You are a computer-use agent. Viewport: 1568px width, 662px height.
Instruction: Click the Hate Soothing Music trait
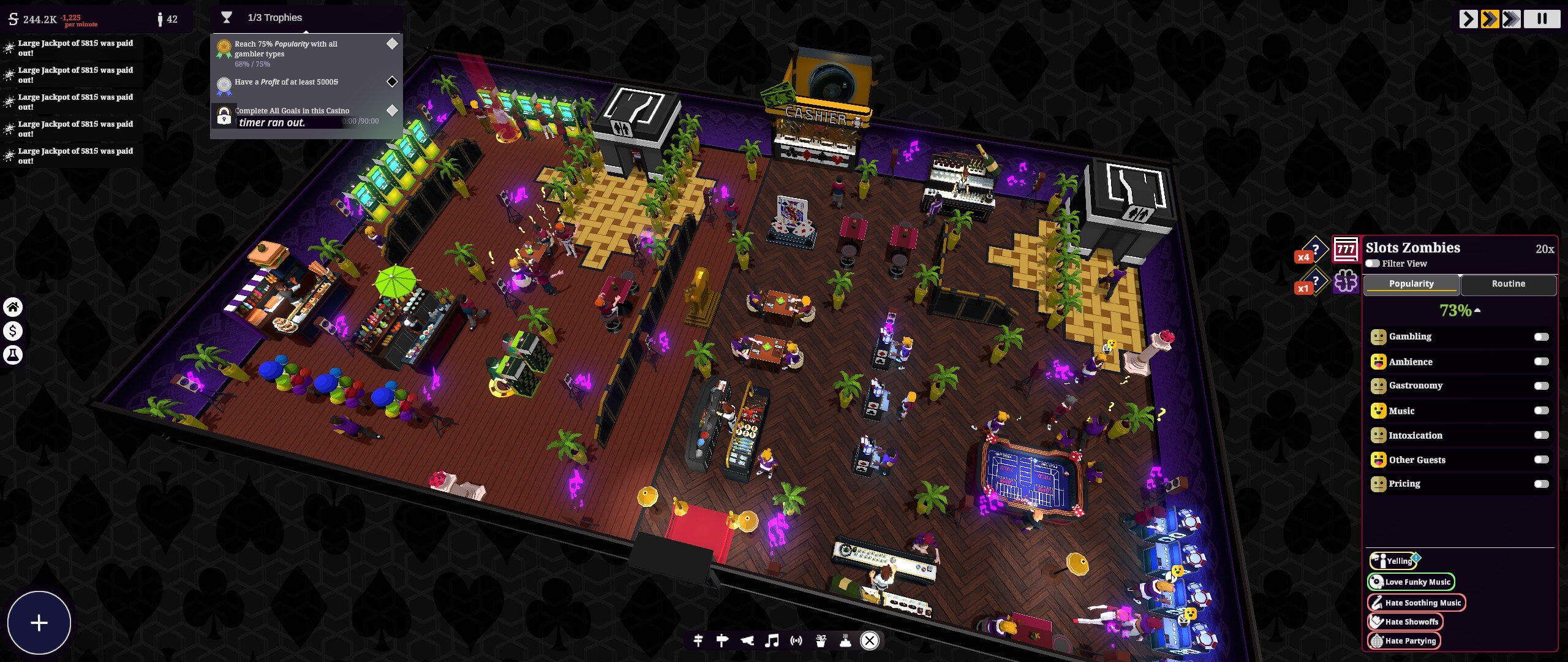tap(1417, 603)
